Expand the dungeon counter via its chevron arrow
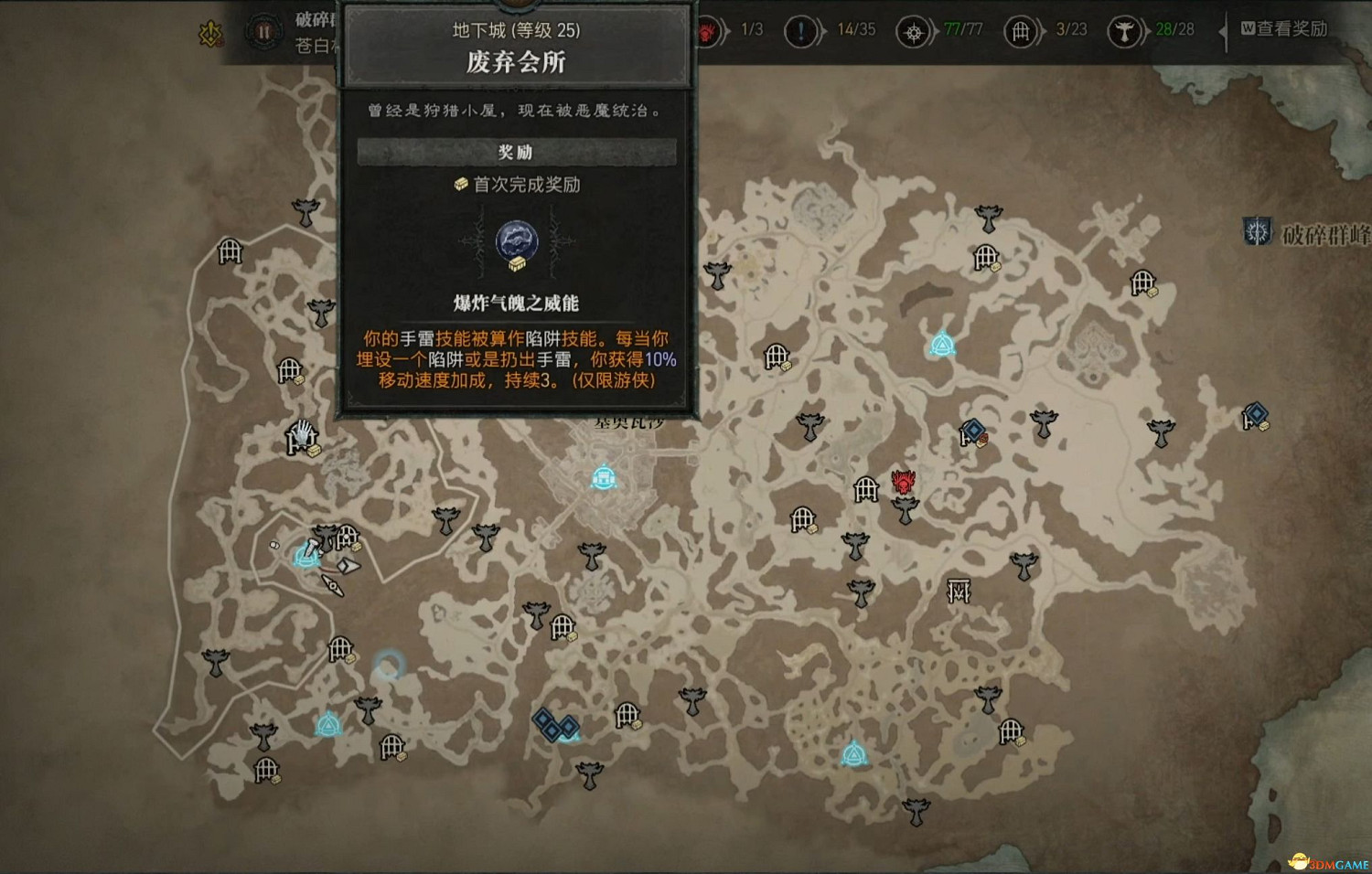The image size is (1372, 874). click(1043, 30)
